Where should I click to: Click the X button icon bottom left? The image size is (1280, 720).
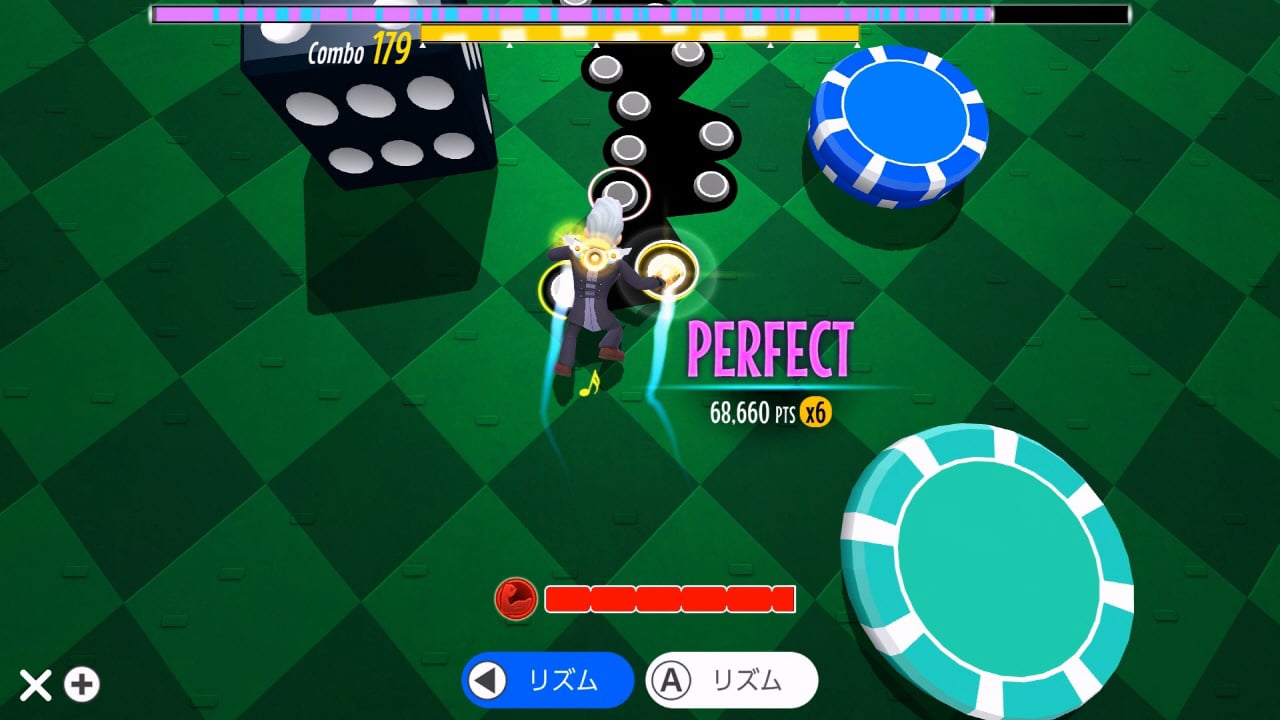point(36,686)
